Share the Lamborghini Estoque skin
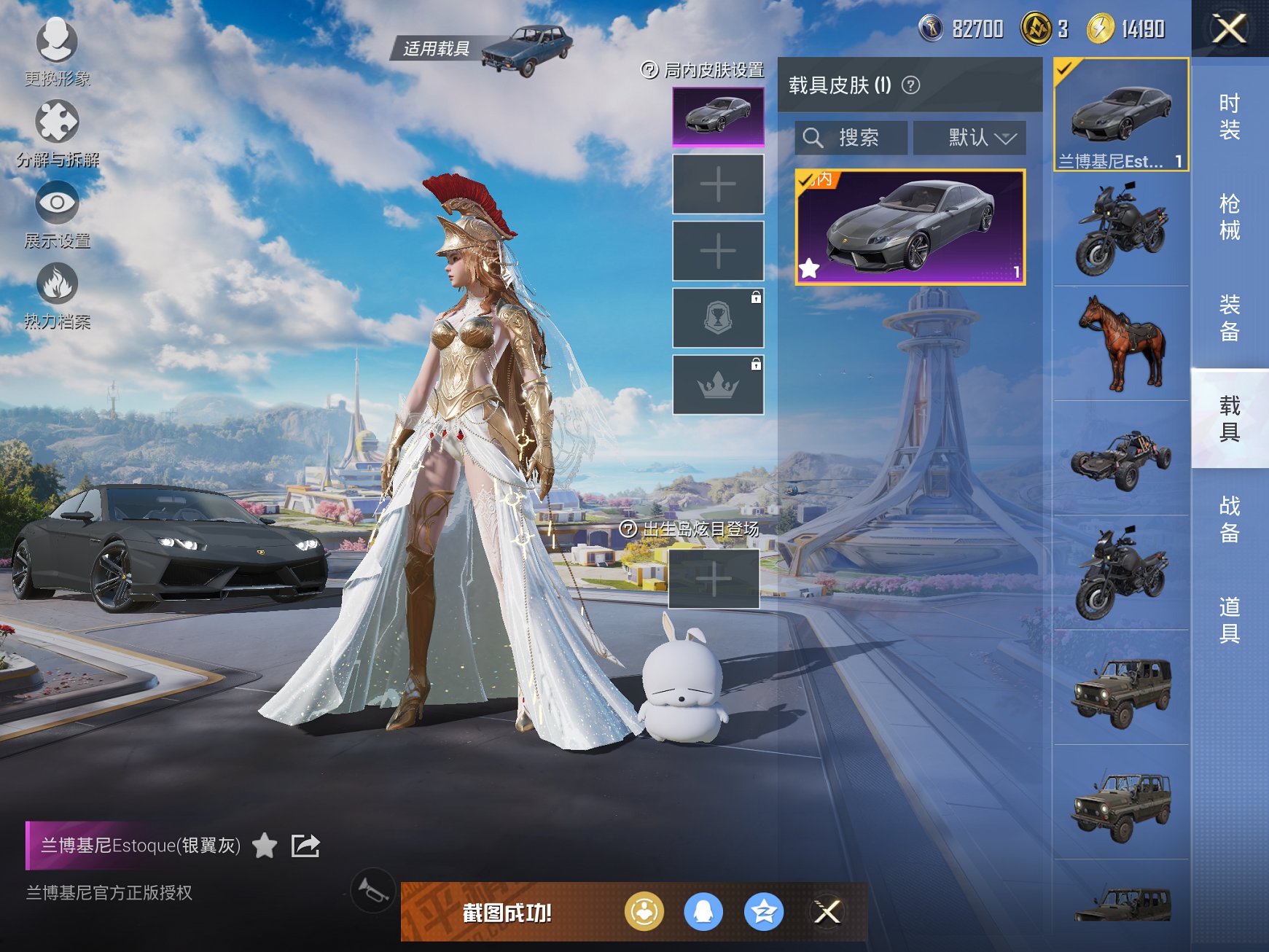This screenshot has height=952, width=1269. click(x=305, y=846)
